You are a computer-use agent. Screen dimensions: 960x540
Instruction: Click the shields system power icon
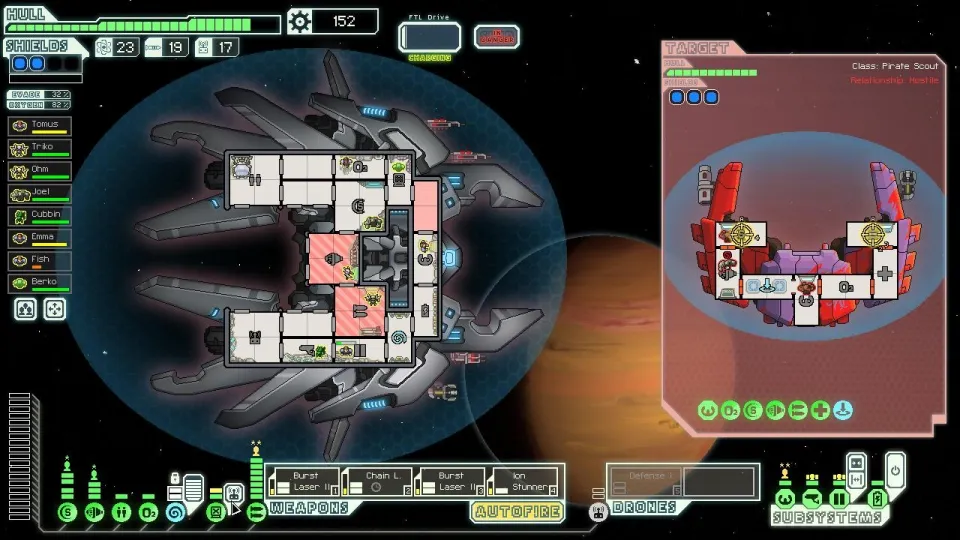(67, 512)
